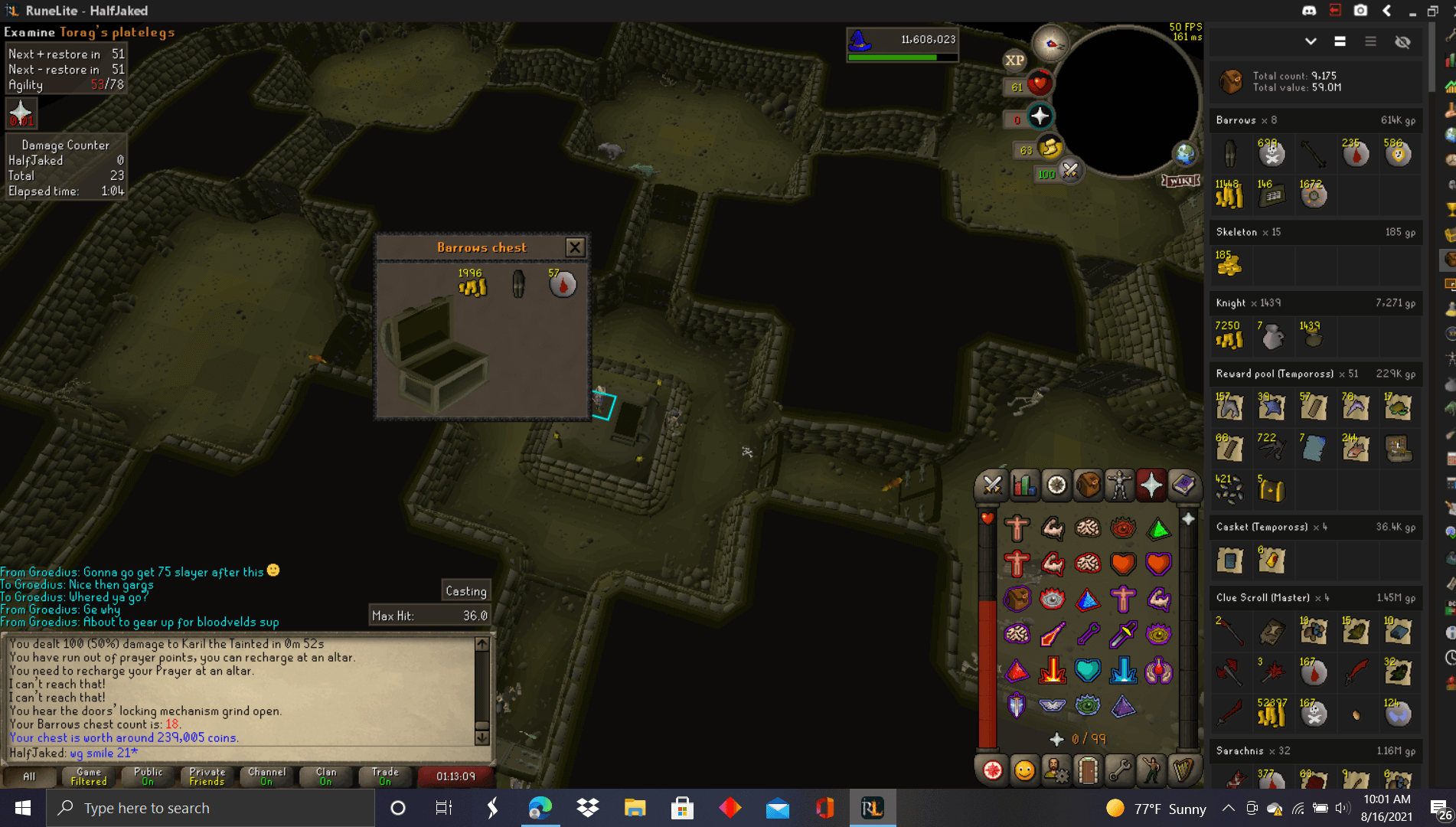Switch to the All chat tab

[x=29, y=776]
